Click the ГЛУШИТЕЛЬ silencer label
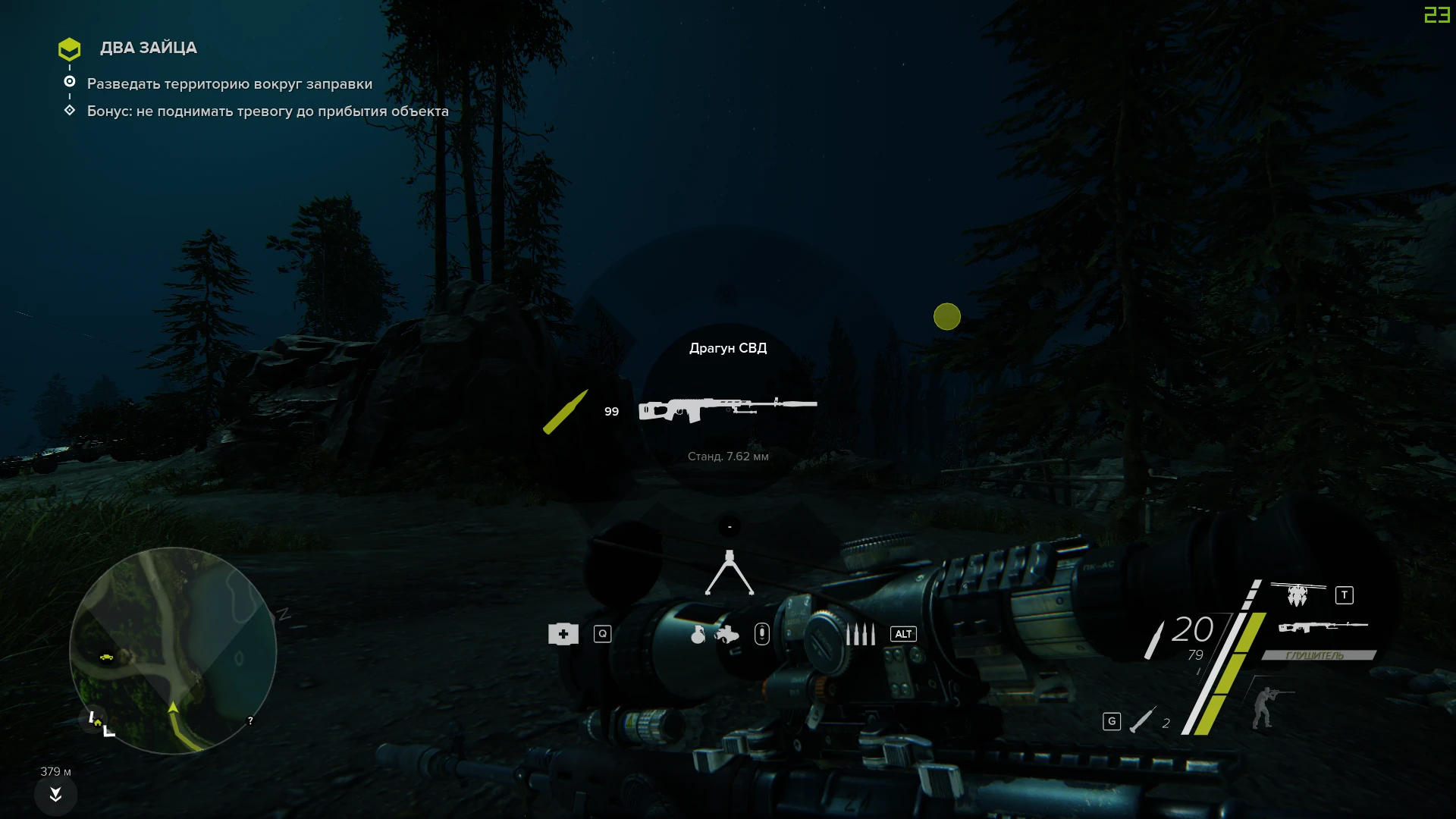 click(x=1315, y=655)
